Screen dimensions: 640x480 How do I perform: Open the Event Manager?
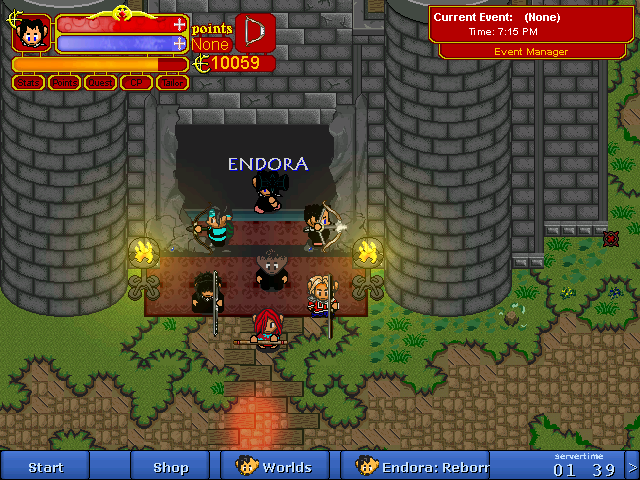(x=531, y=52)
